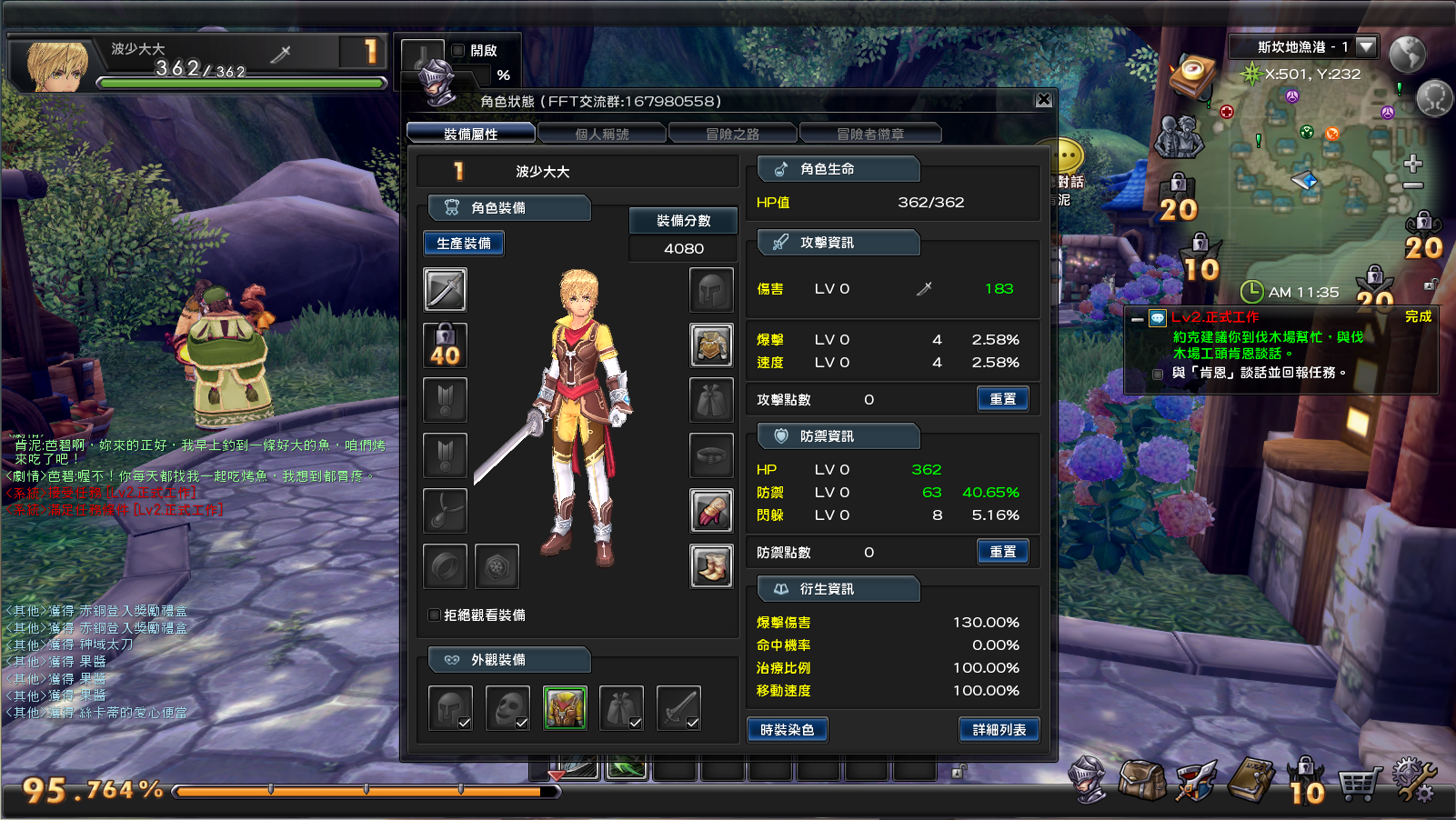Click the weapon slot thumbnail in equipment panel
1456x820 pixels.
pyautogui.click(x=444, y=289)
